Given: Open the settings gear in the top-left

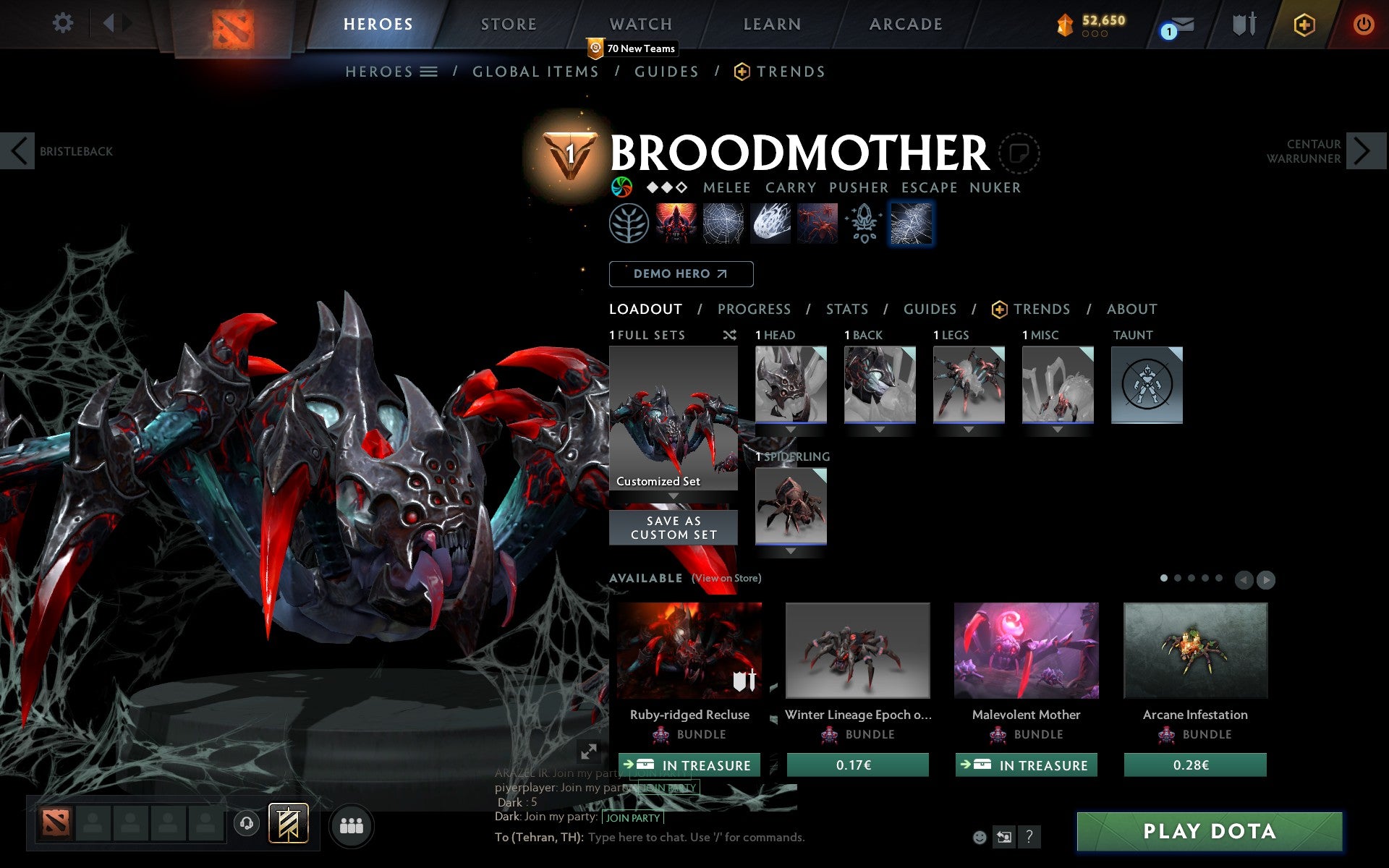Looking at the screenshot, I should click(64, 24).
